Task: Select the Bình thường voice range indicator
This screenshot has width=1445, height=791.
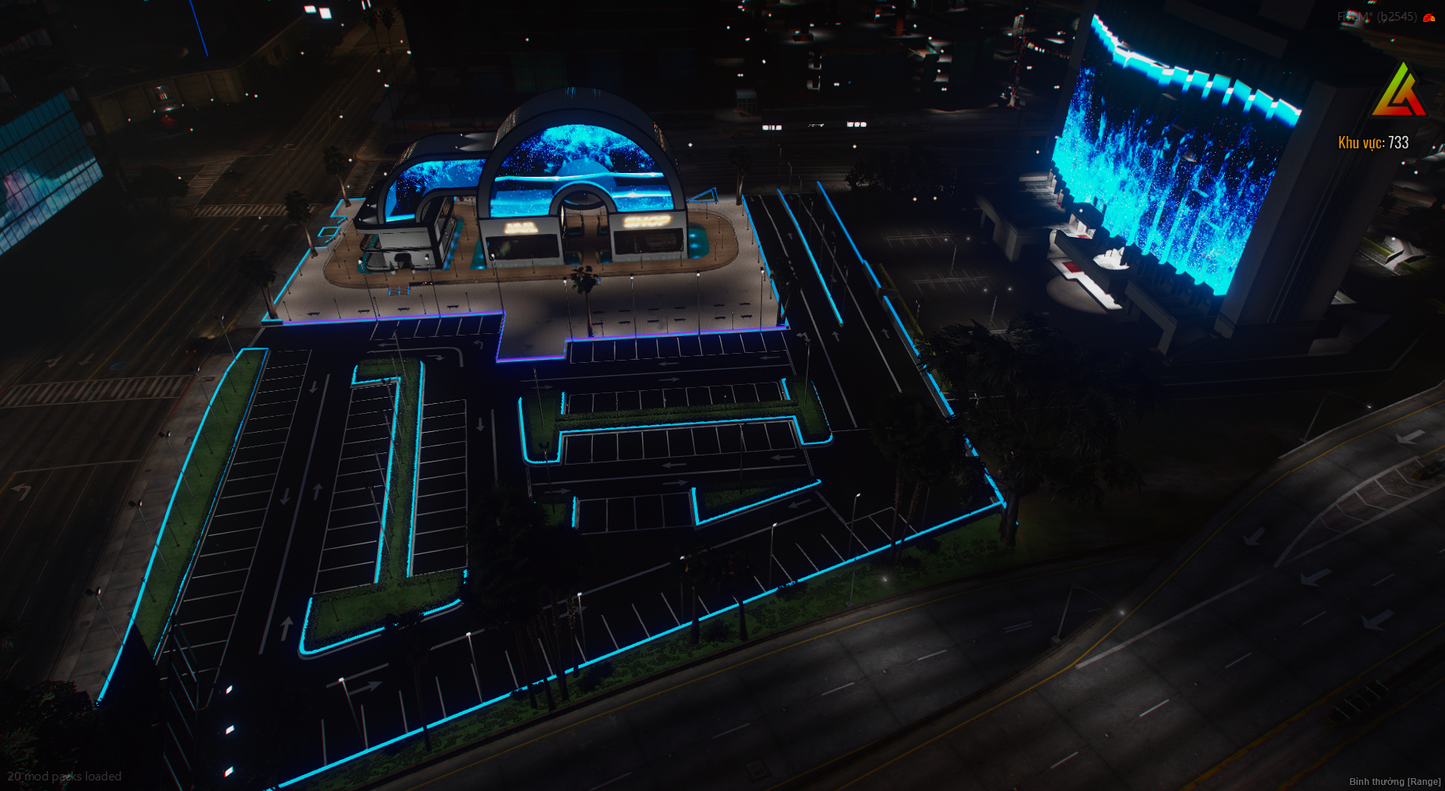Action: (1394, 781)
